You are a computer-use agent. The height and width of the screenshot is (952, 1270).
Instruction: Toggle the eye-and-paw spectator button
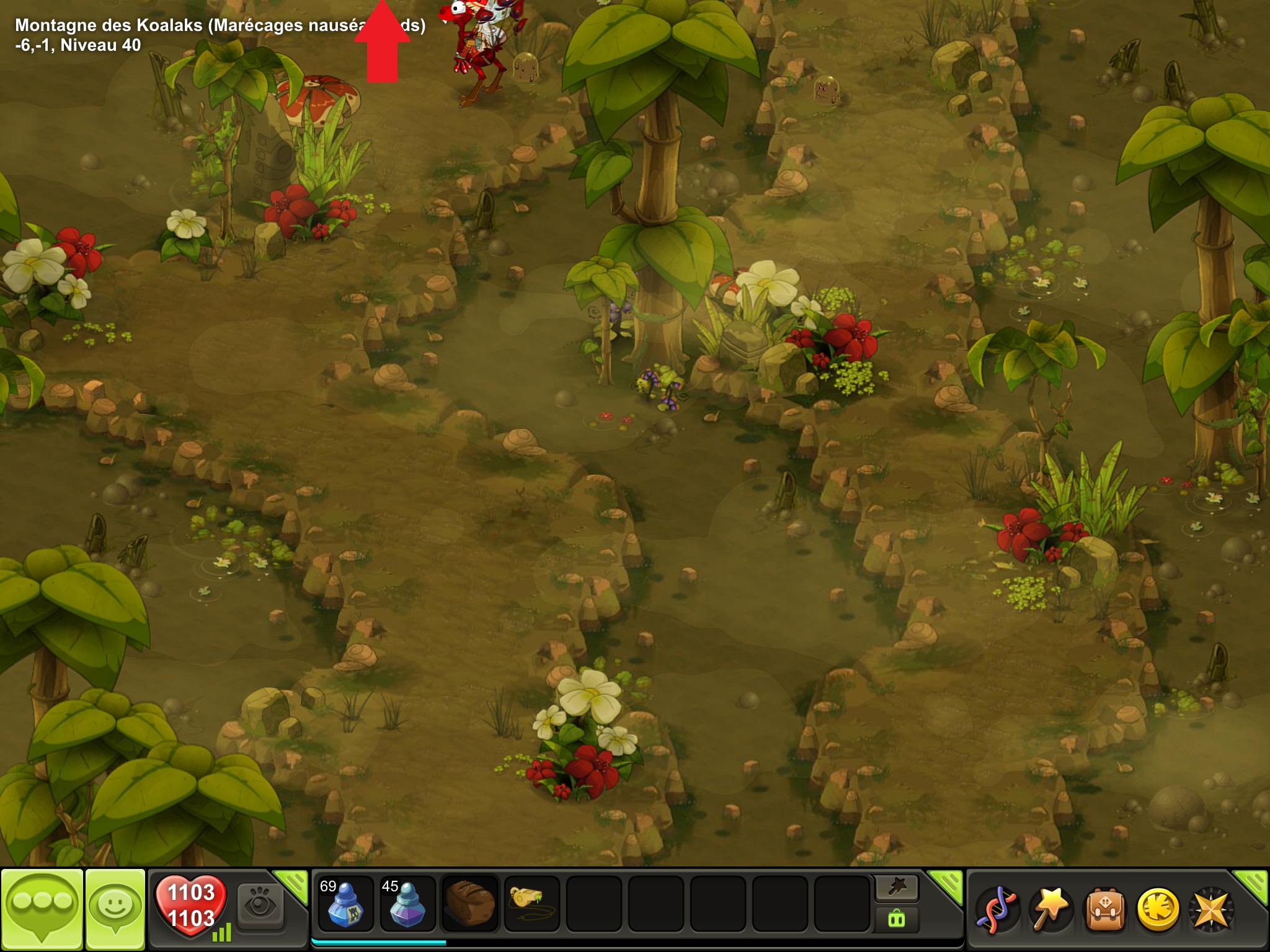tap(261, 906)
